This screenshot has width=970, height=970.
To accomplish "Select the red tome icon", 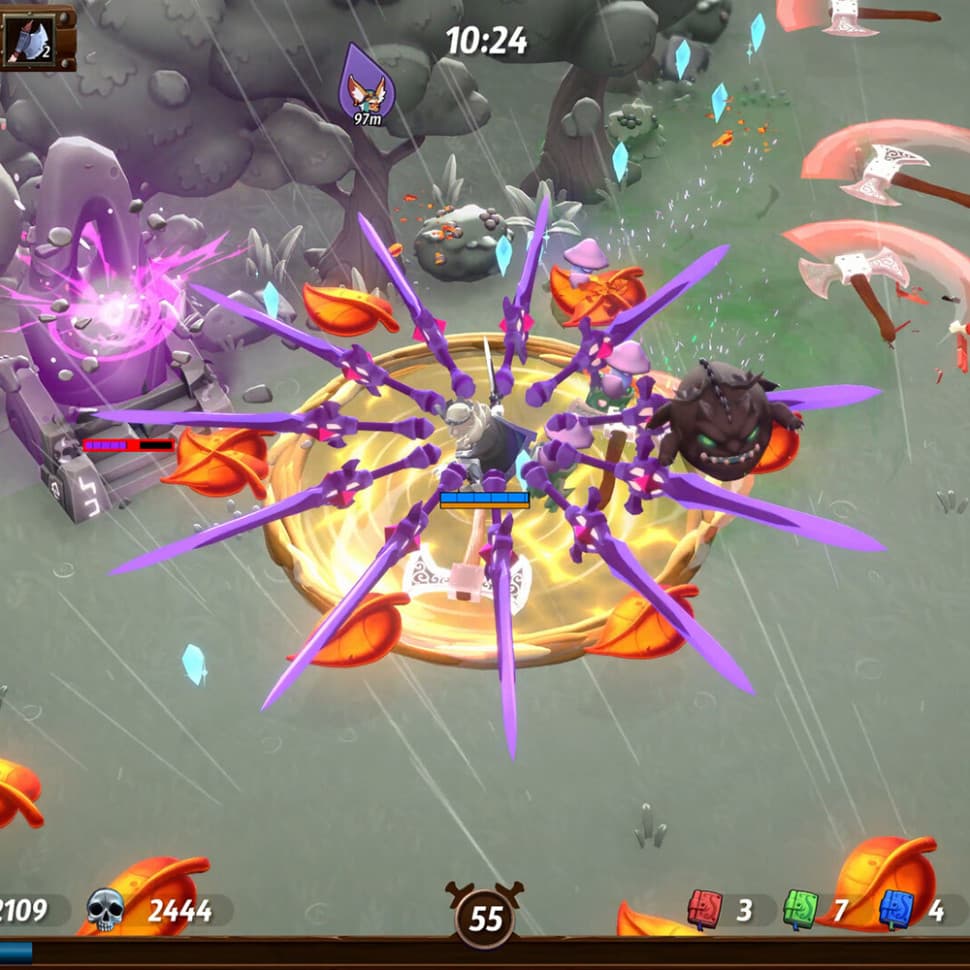I will point(704,909).
